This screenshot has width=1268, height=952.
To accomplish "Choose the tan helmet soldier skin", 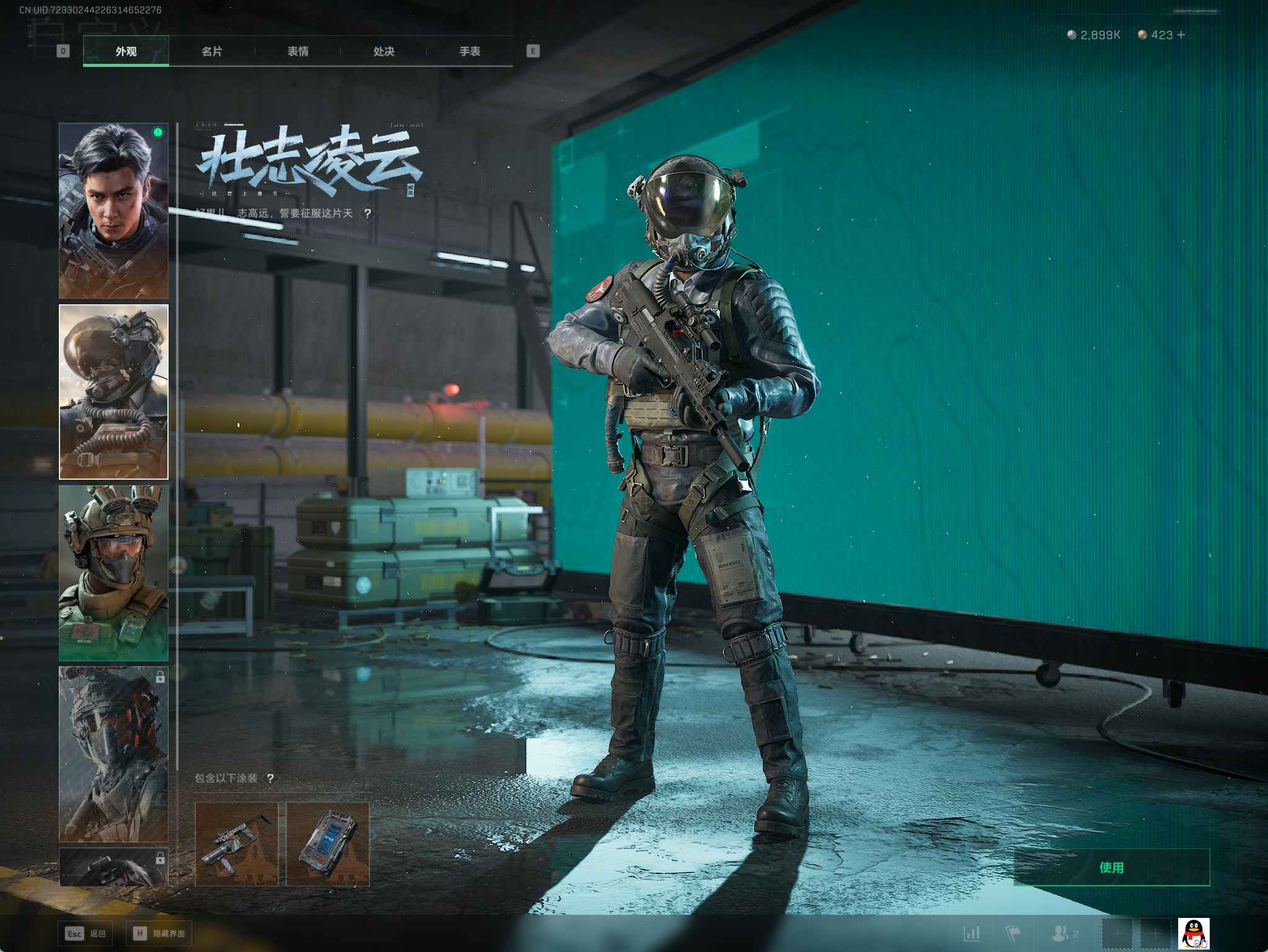I will [x=113, y=573].
